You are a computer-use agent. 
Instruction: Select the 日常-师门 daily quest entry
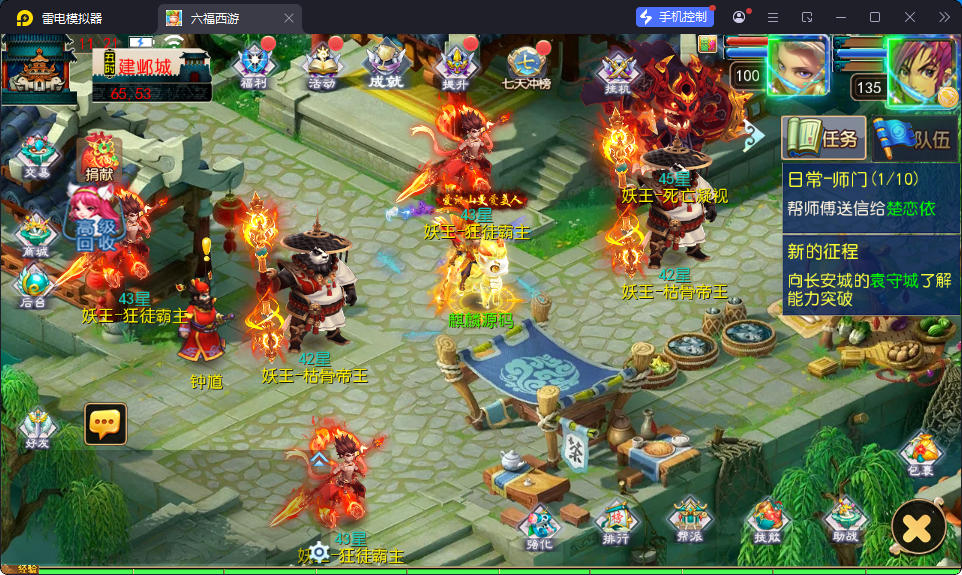[x=870, y=194]
